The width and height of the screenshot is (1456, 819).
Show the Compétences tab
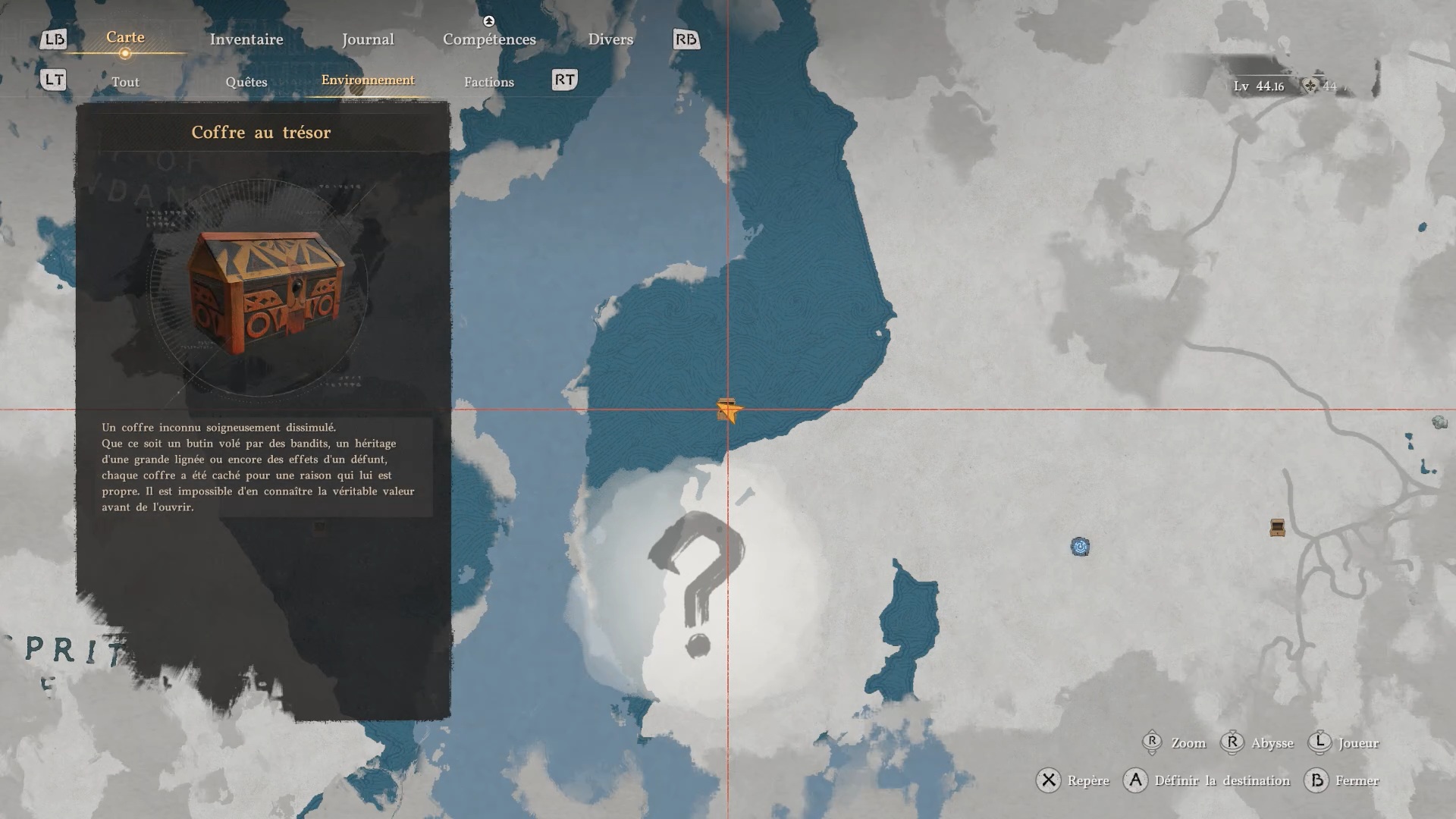point(489,39)
